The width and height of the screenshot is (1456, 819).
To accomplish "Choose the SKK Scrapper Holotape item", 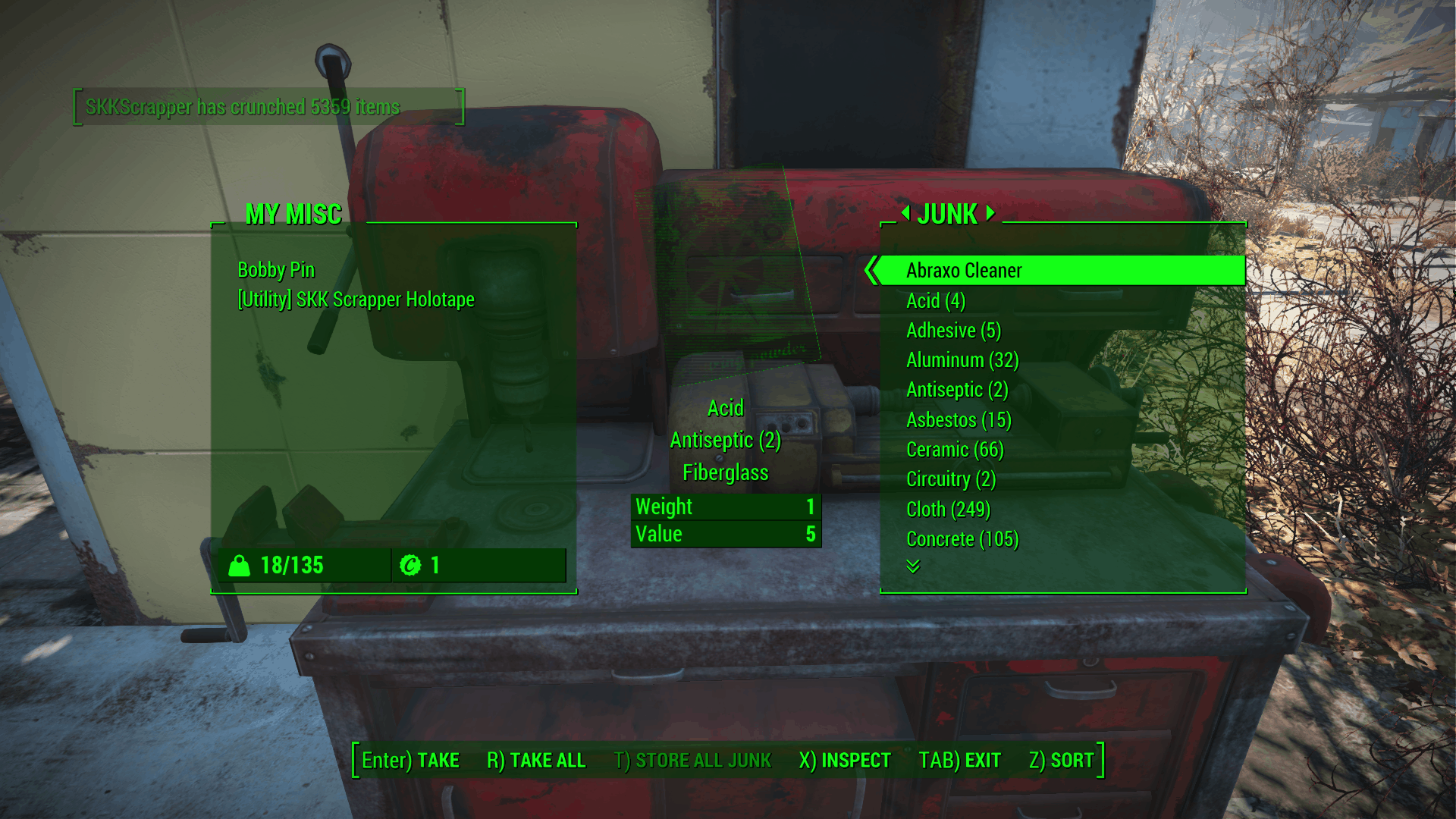I will (356, 300).
